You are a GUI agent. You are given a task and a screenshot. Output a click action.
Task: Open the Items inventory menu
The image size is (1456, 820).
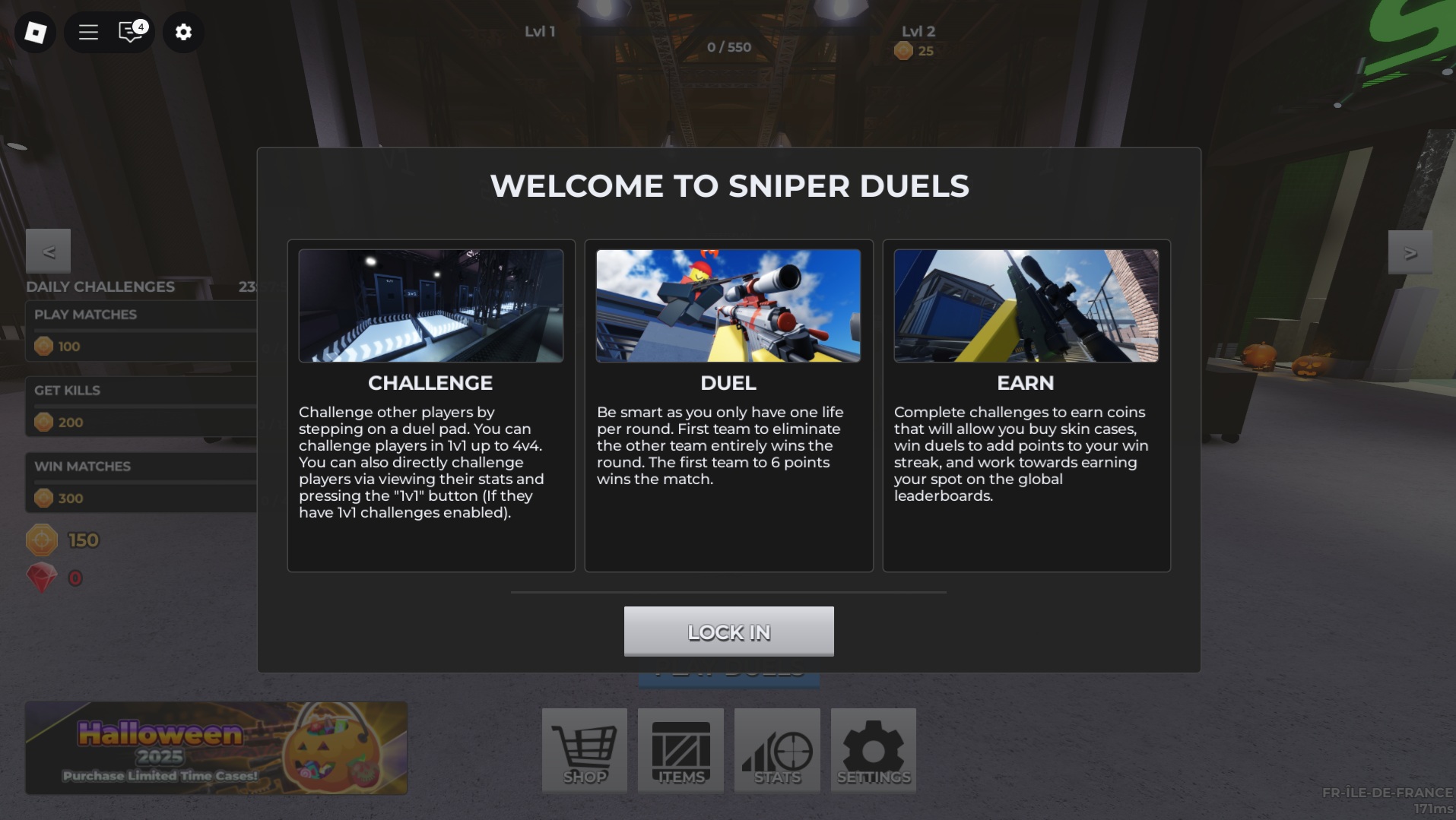click(680, 751)
